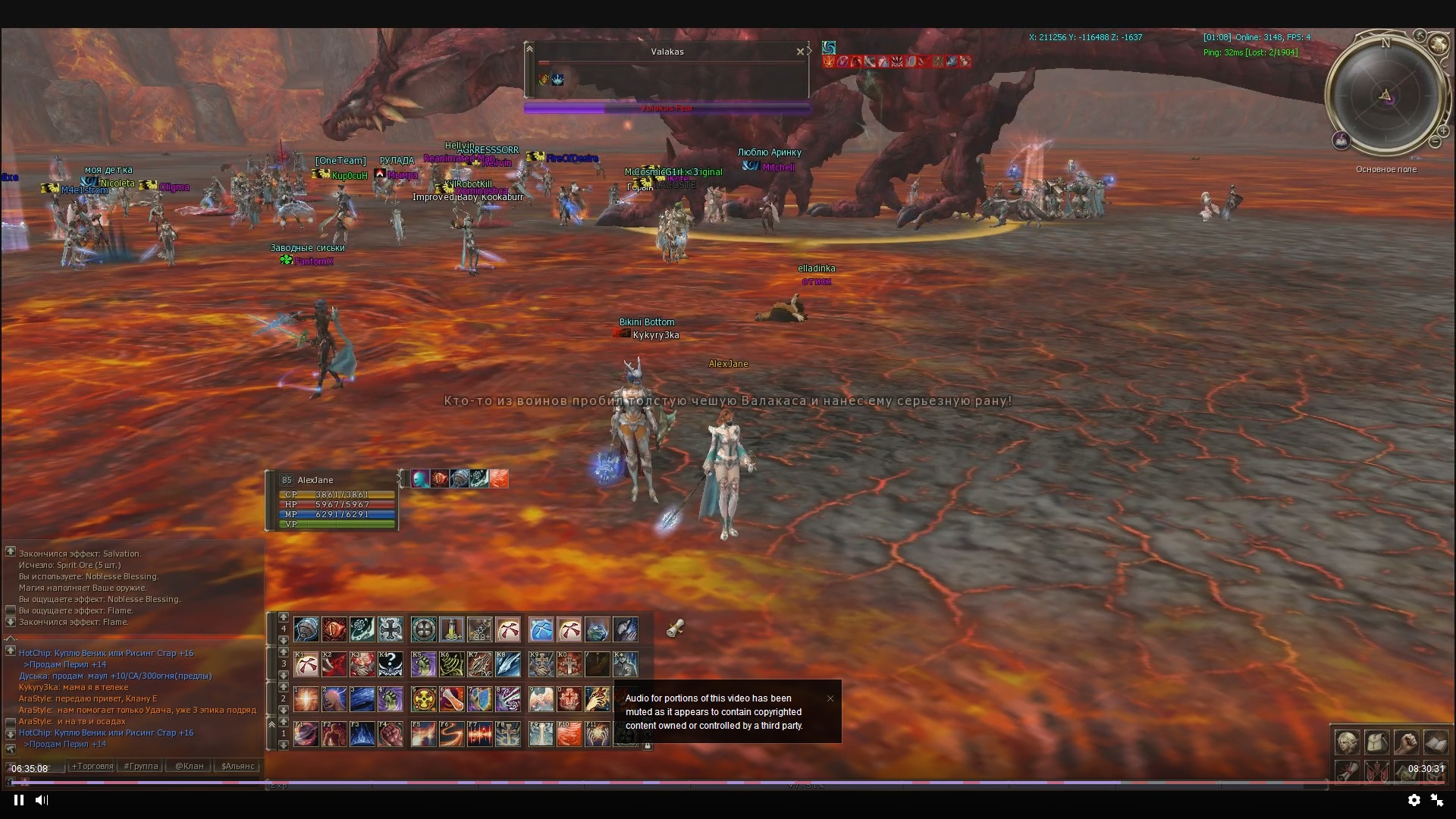The height and width of the screenshot is (819, 1456).
Task: Use the potion bottle in hotbar 4
Action: [x=451, y=629]
